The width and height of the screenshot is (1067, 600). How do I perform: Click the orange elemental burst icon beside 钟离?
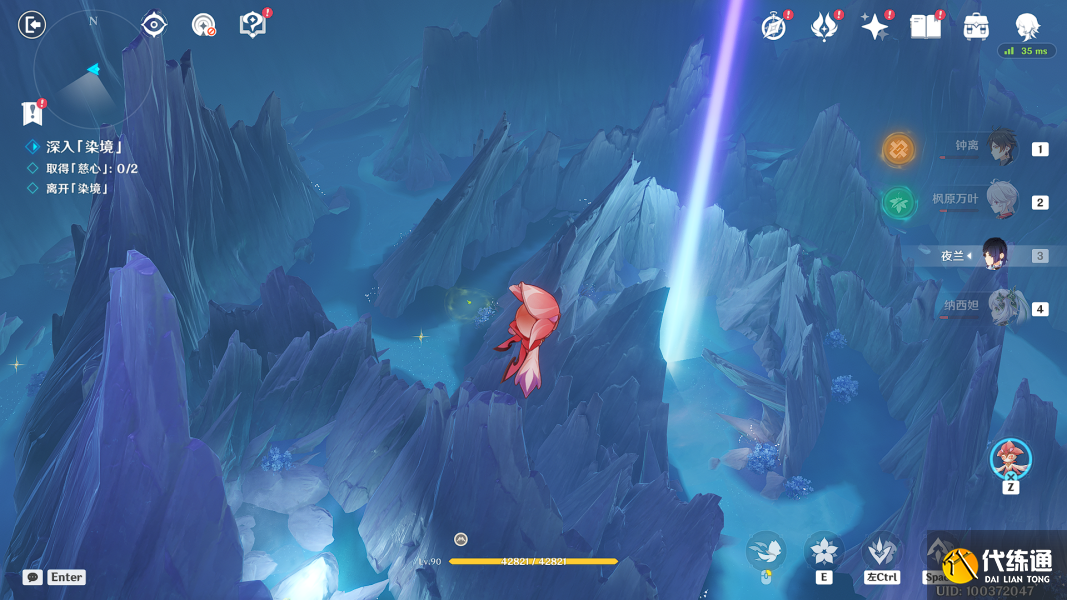pyautogui.click(x=898, y=150)
